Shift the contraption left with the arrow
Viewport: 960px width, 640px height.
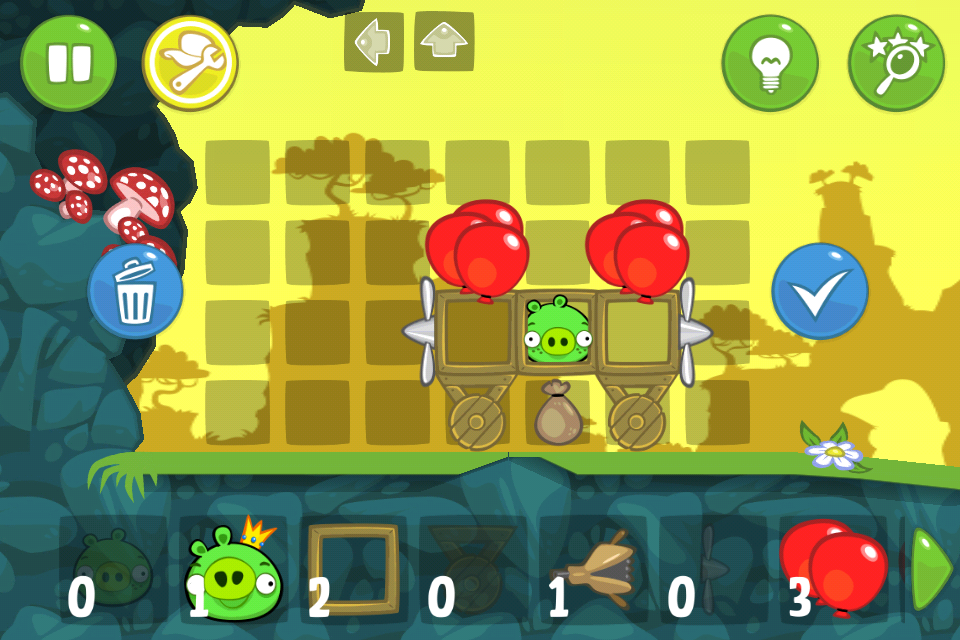pyautogui.click(x=373, y=41)
